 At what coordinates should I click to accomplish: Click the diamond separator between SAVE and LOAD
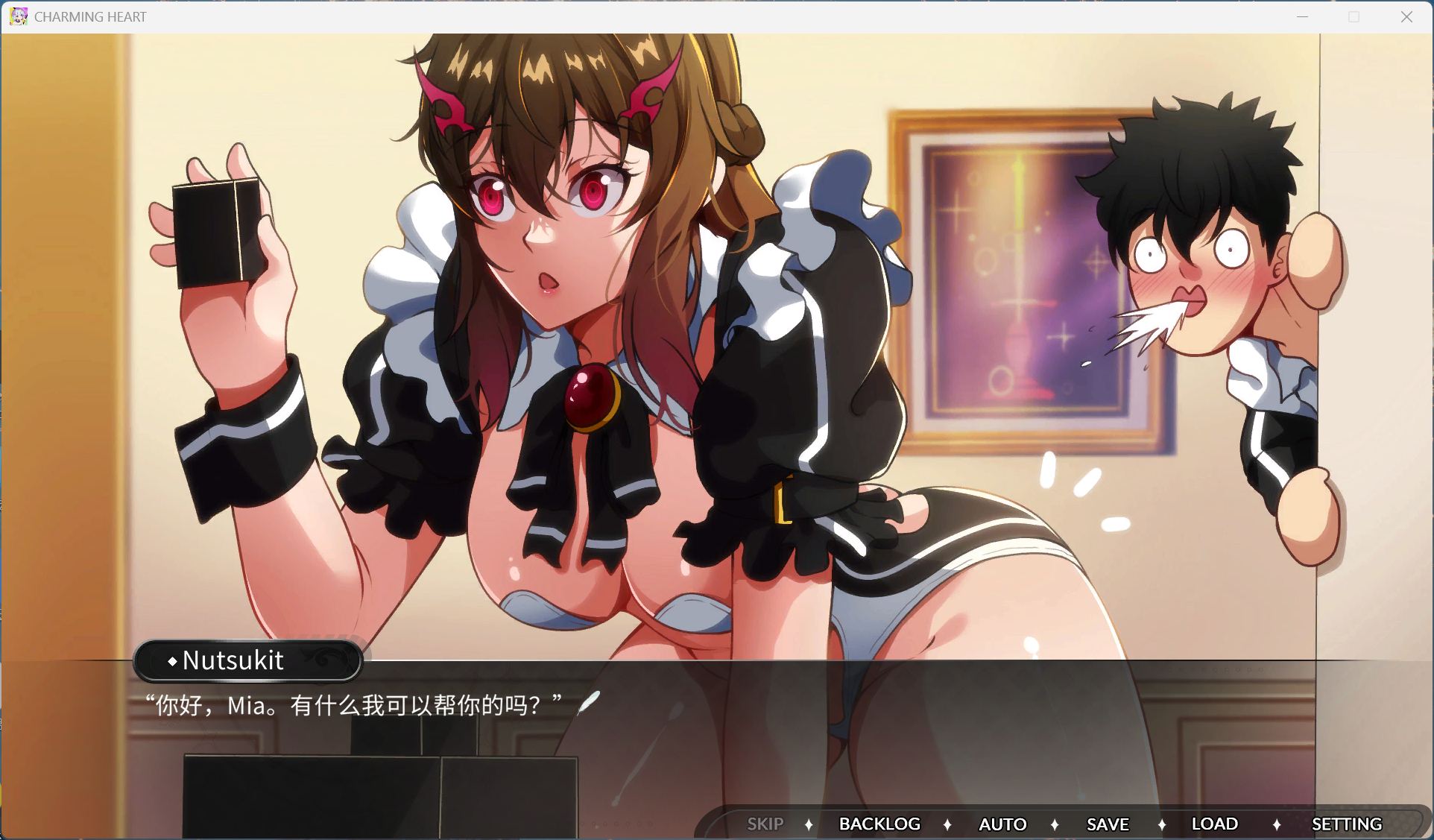(x=1162, y=824)
